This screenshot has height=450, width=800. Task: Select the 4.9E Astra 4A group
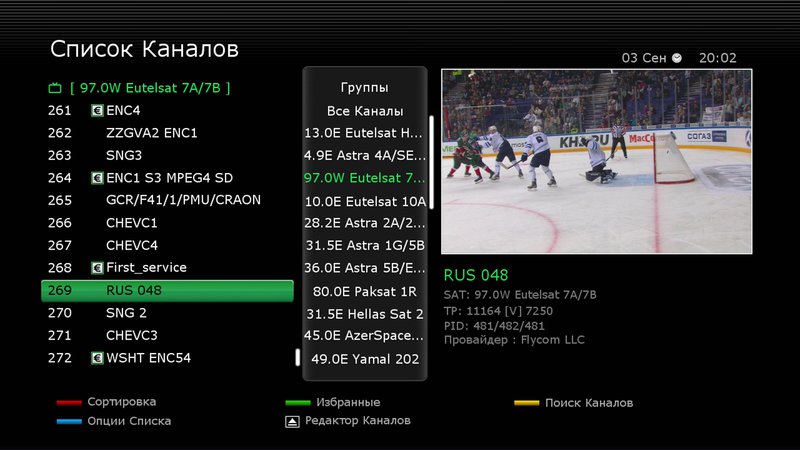click(365, 156)
